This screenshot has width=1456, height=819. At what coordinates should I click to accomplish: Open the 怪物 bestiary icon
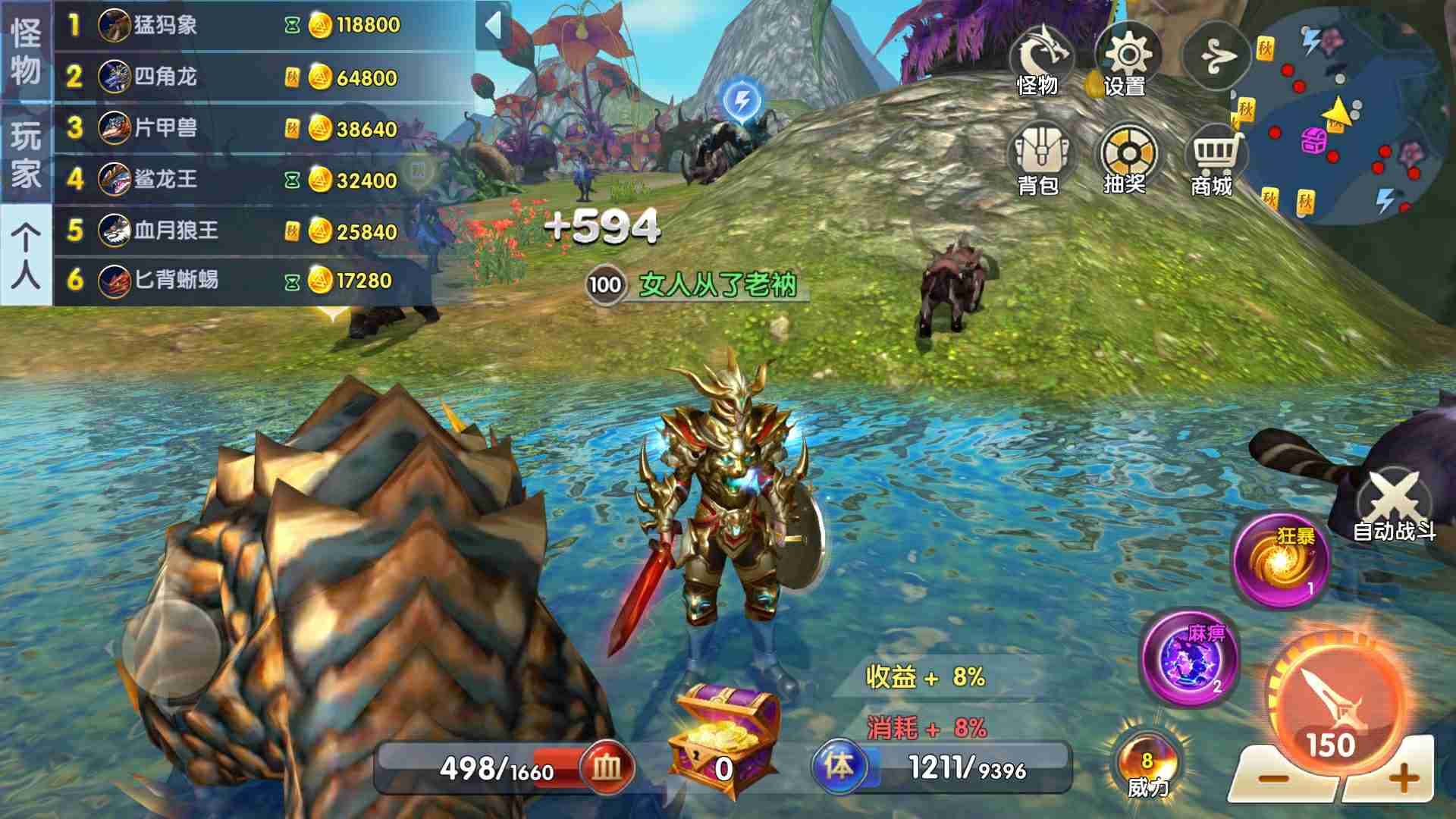[1040, 62]
